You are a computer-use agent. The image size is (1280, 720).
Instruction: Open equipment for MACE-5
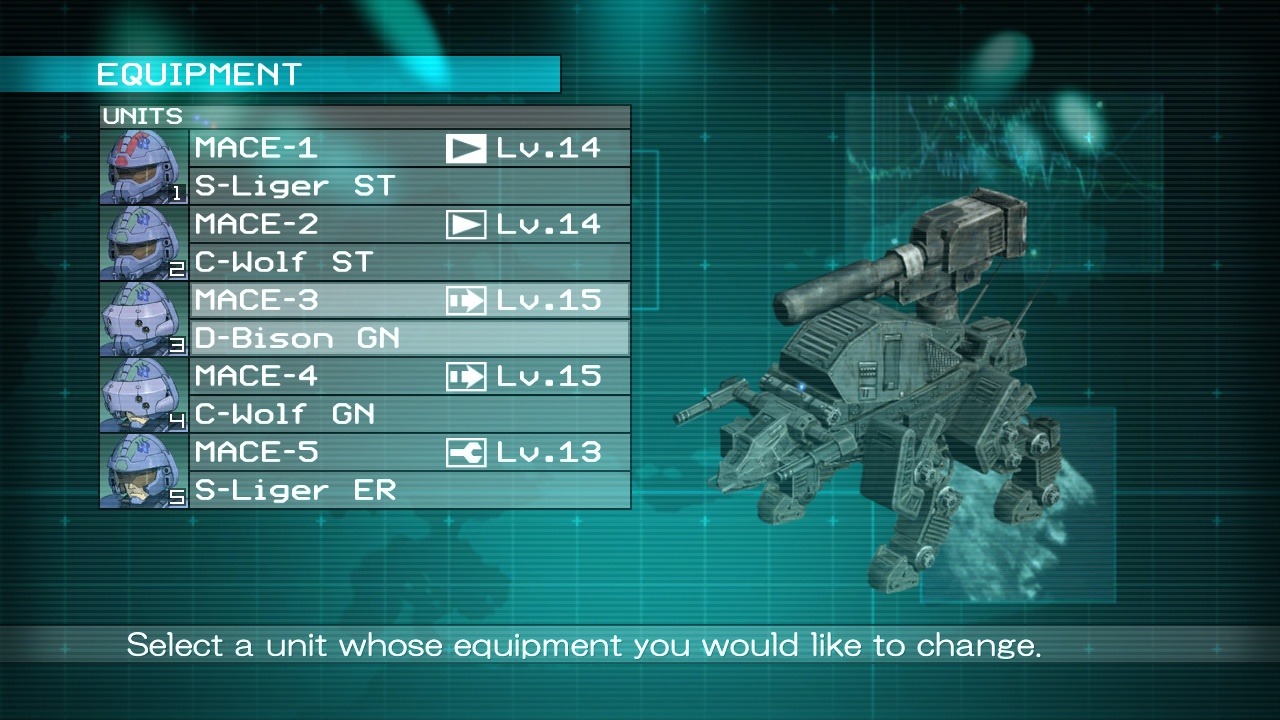(x=410, y=452)
